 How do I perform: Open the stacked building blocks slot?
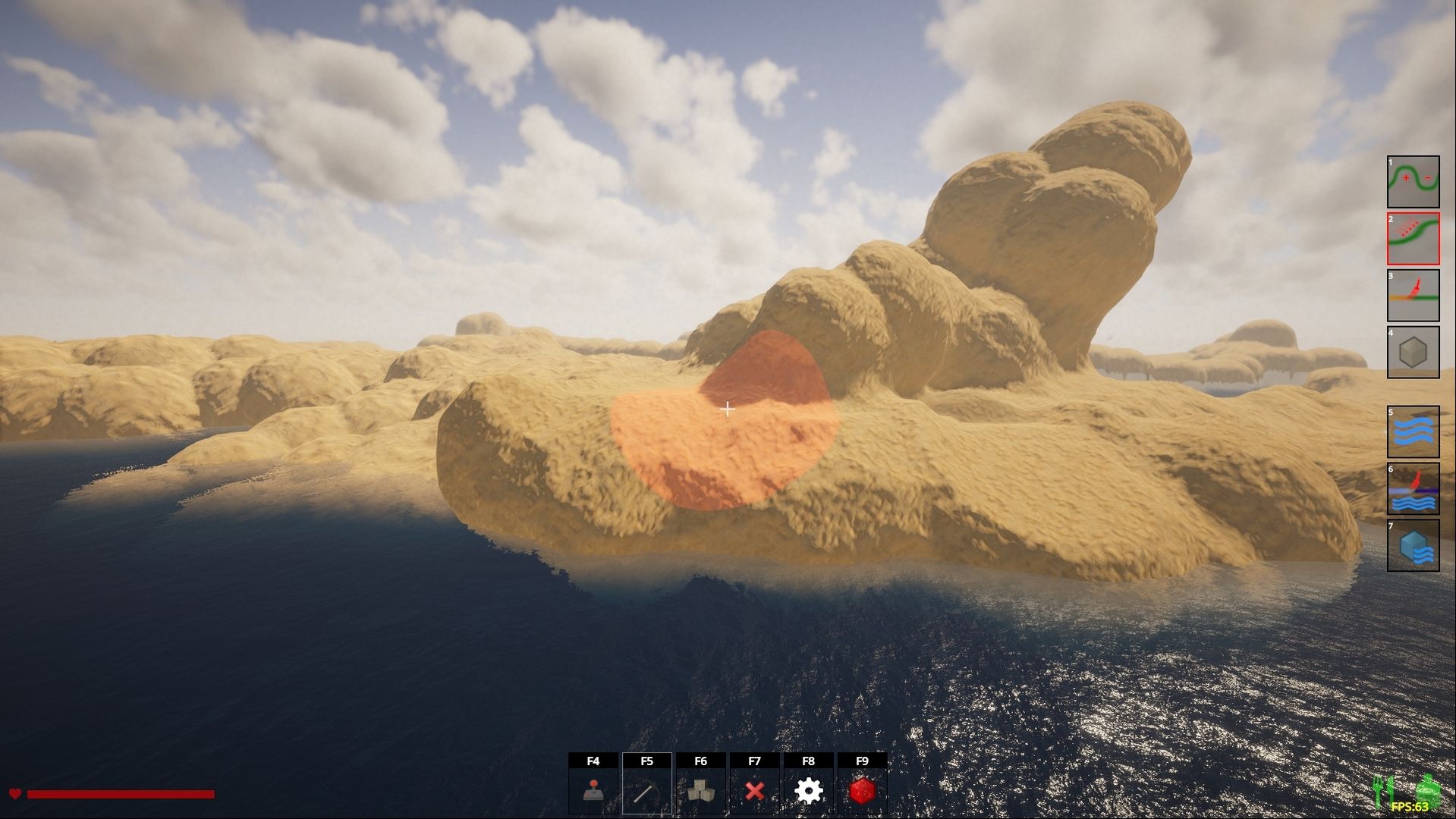pos(700,790)
